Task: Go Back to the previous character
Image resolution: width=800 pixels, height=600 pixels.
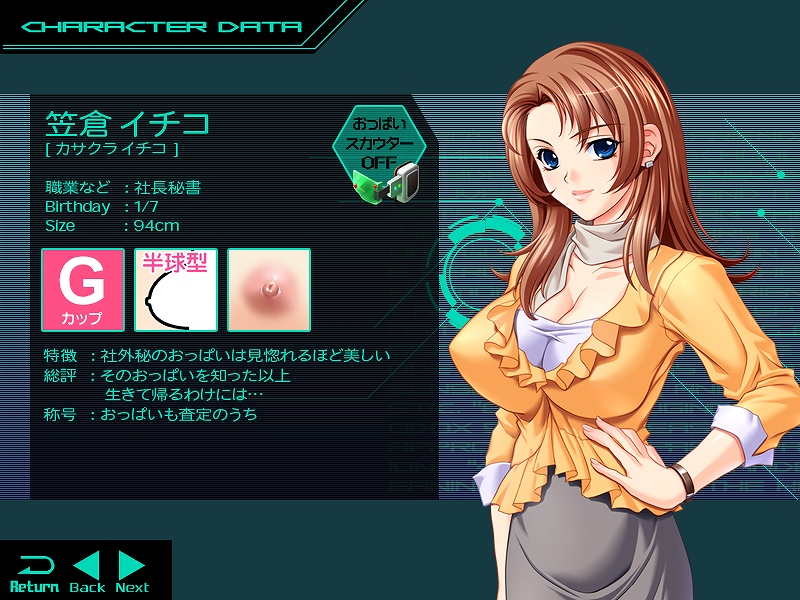Action: (87, 573)
